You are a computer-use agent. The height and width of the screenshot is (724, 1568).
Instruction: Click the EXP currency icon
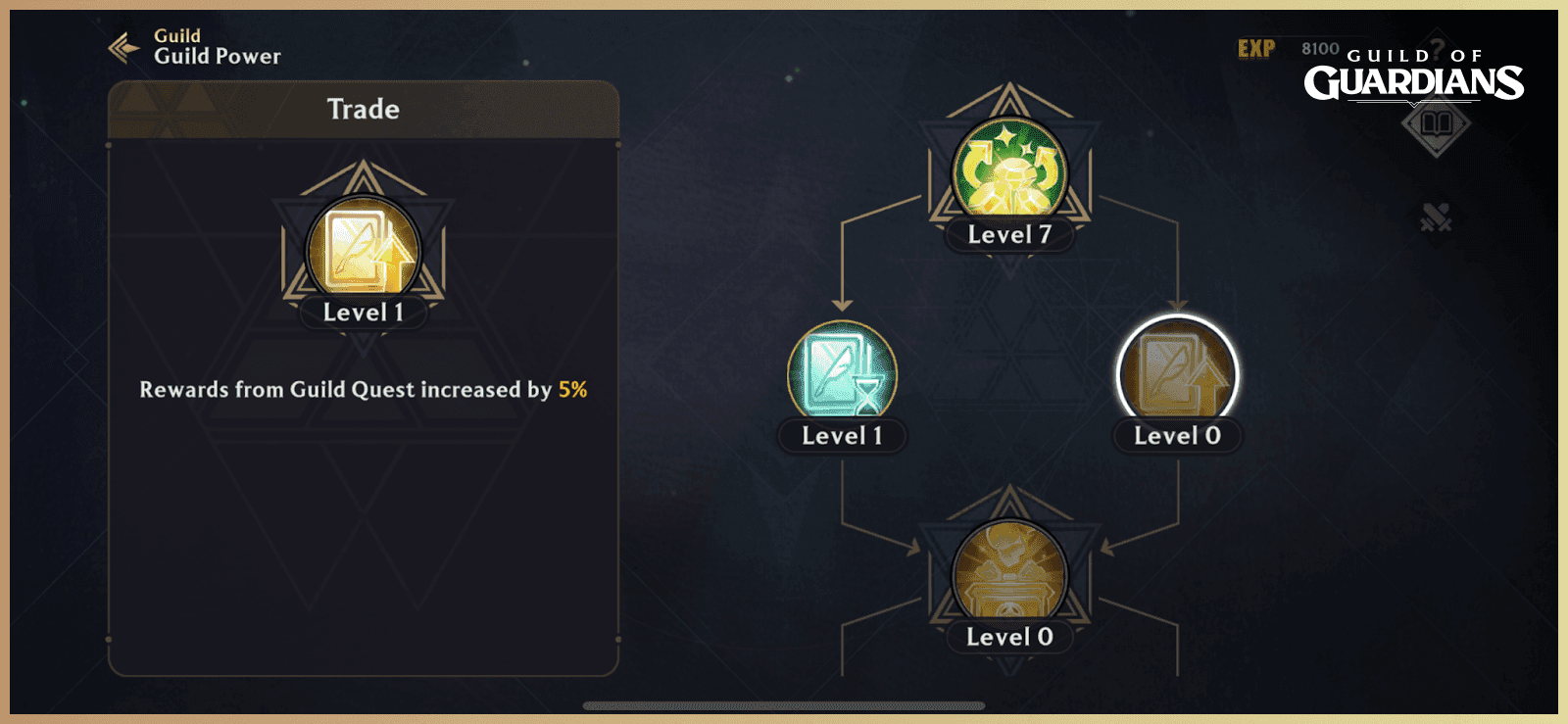tap(1257, 45)
